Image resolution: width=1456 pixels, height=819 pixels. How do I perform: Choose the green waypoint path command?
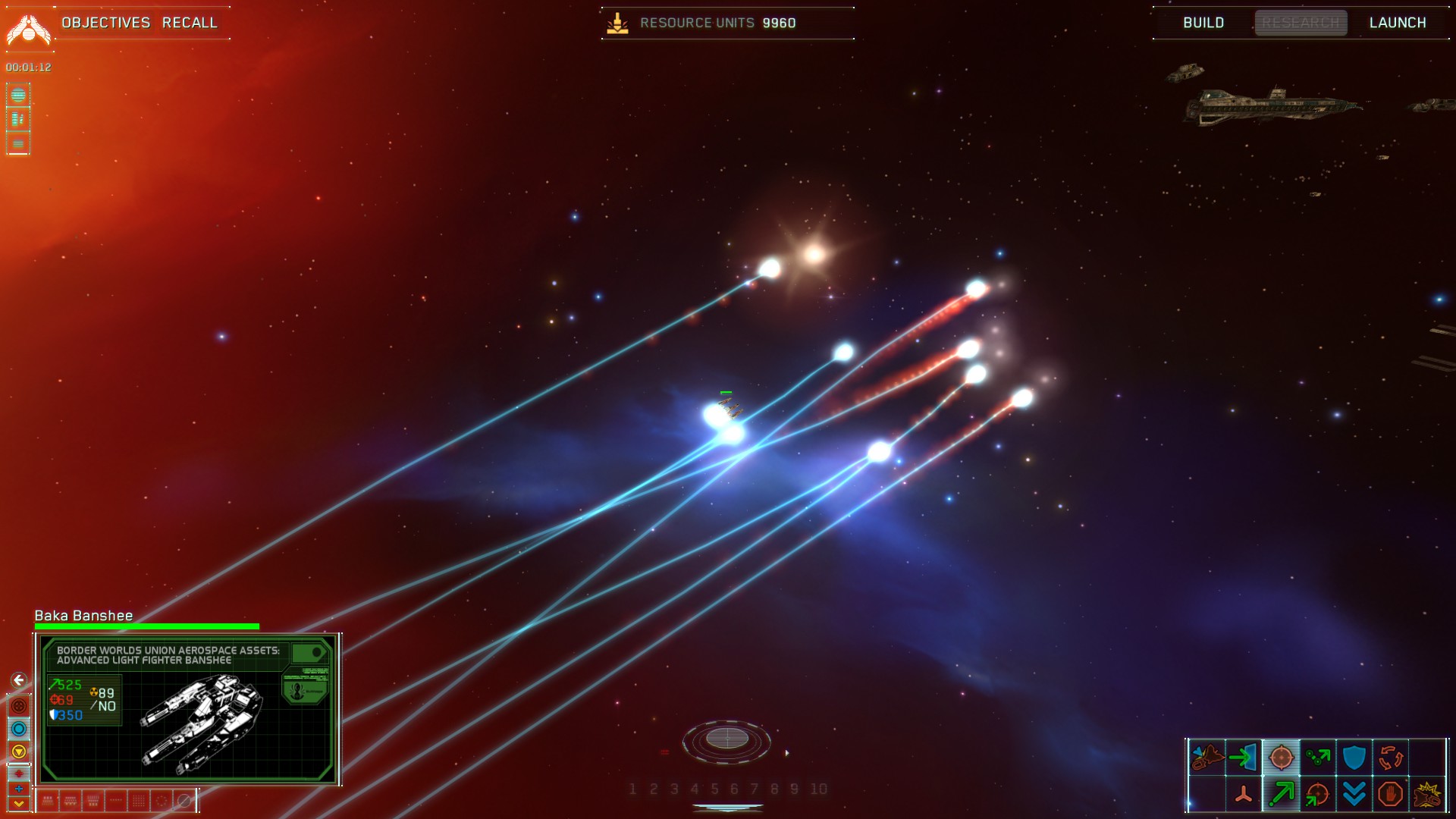point(1317,757)
